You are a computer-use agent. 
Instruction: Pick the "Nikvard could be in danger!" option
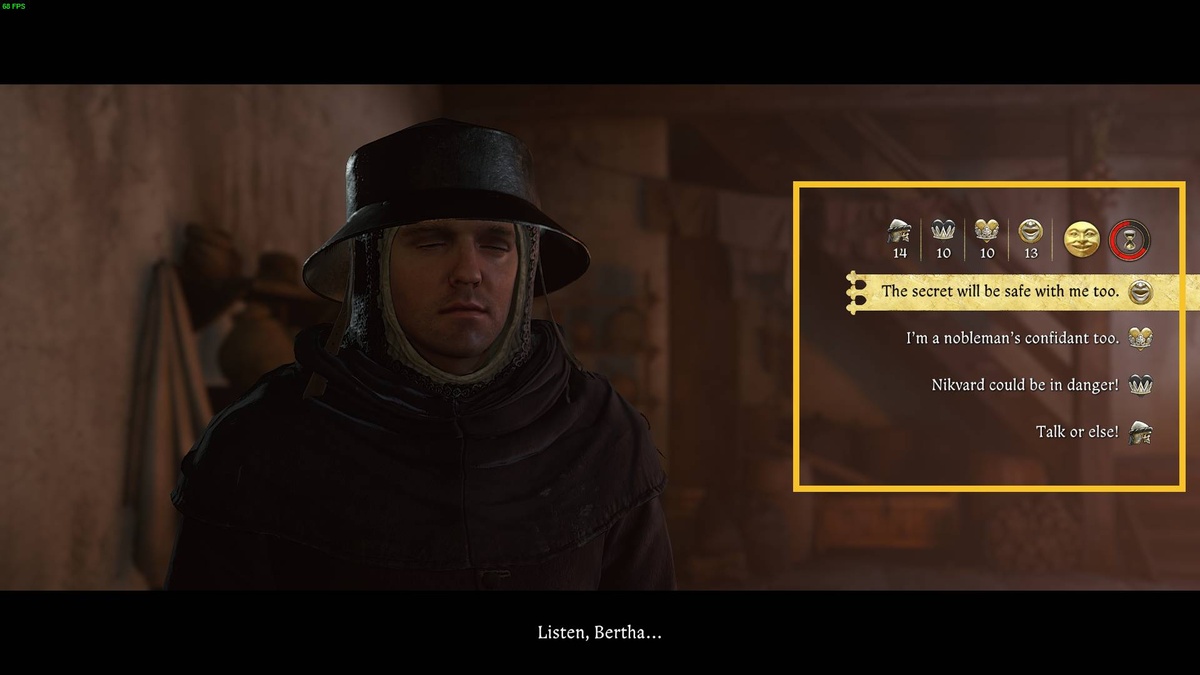[x=1025, y=384]
